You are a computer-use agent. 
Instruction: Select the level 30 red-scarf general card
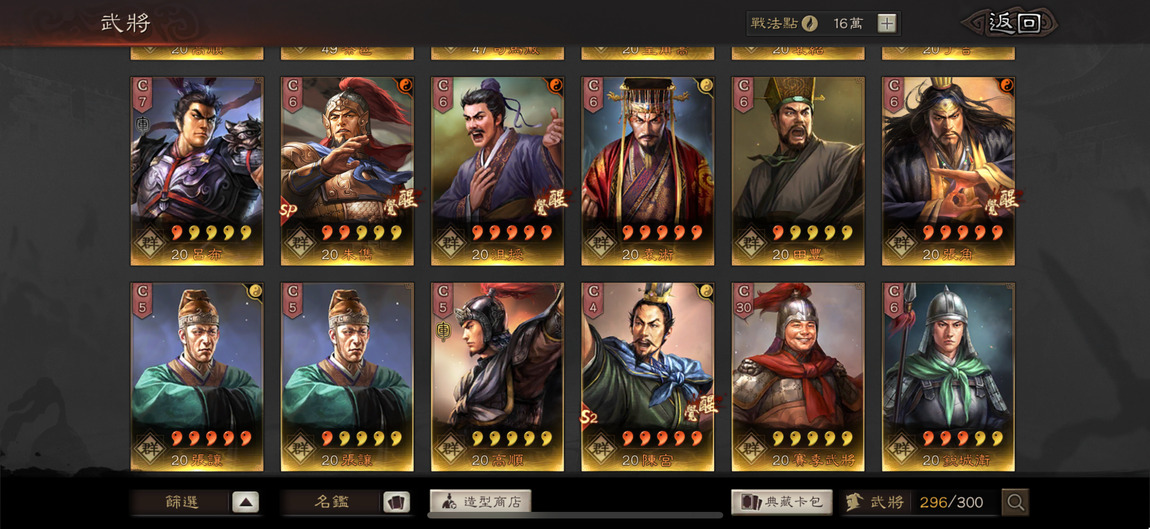798,376
